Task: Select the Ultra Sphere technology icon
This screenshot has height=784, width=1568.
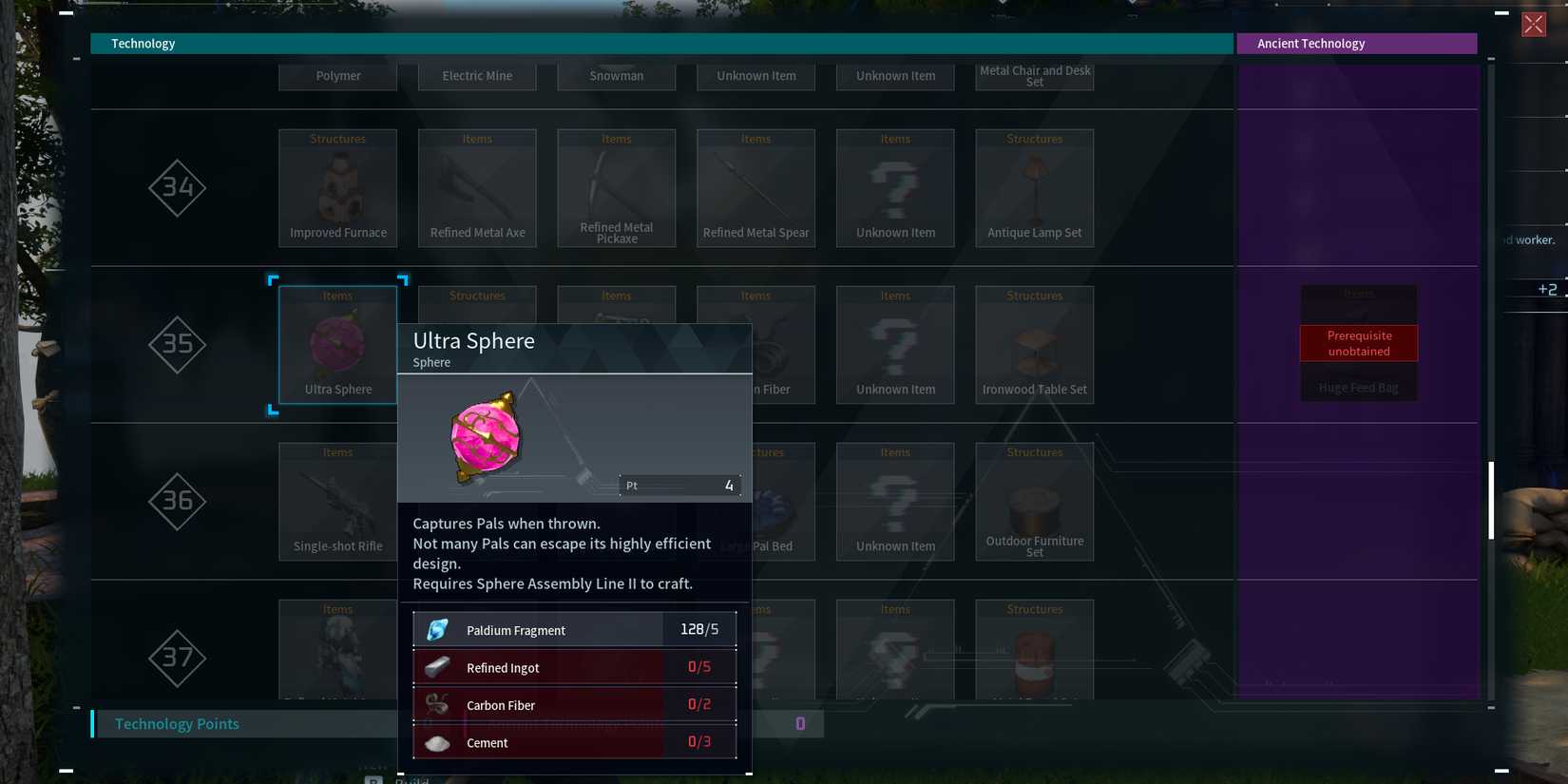Action: pos(337,344)
